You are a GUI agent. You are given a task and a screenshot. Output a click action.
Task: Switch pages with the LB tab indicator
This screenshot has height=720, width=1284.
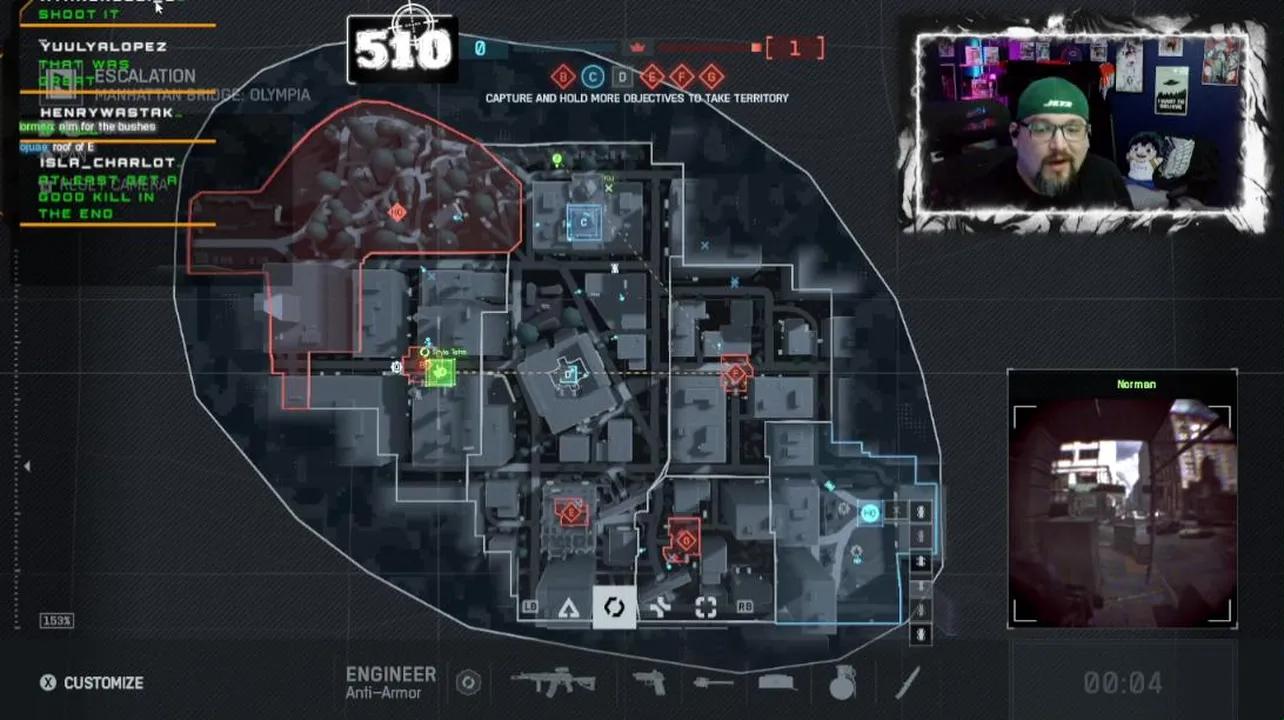coord(531,607)
